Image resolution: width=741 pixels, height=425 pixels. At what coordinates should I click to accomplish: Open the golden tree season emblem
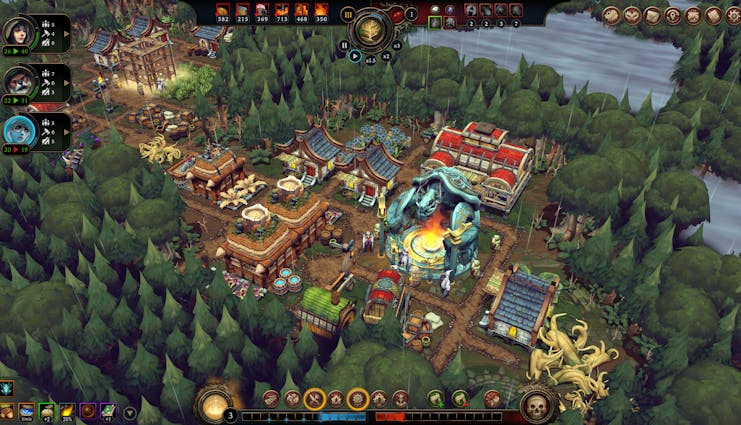click(372, 29)
